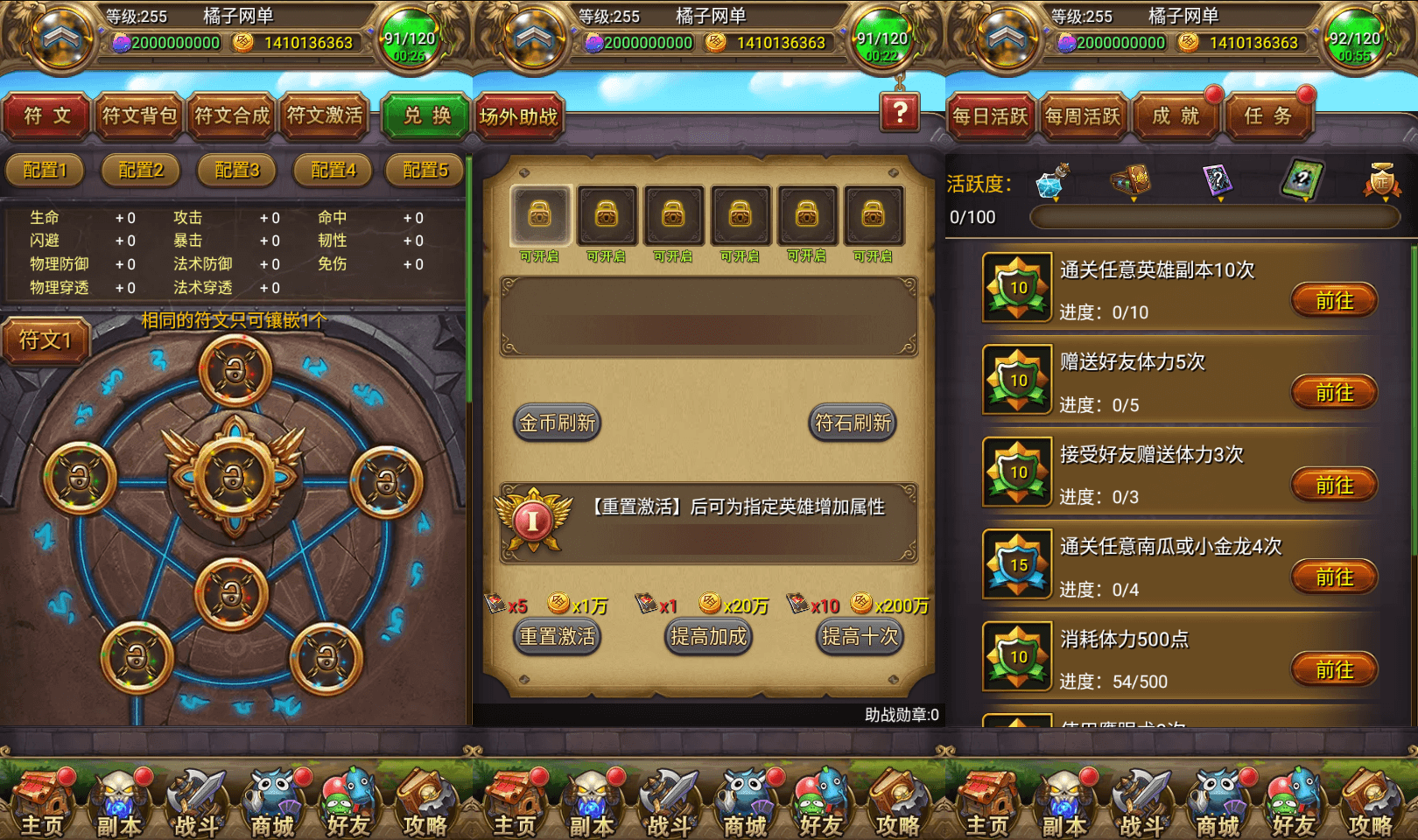This screenshot has width=1418, height=840.
Task: Click the 重置激活 reset activation button
Action: pos(557,639)
